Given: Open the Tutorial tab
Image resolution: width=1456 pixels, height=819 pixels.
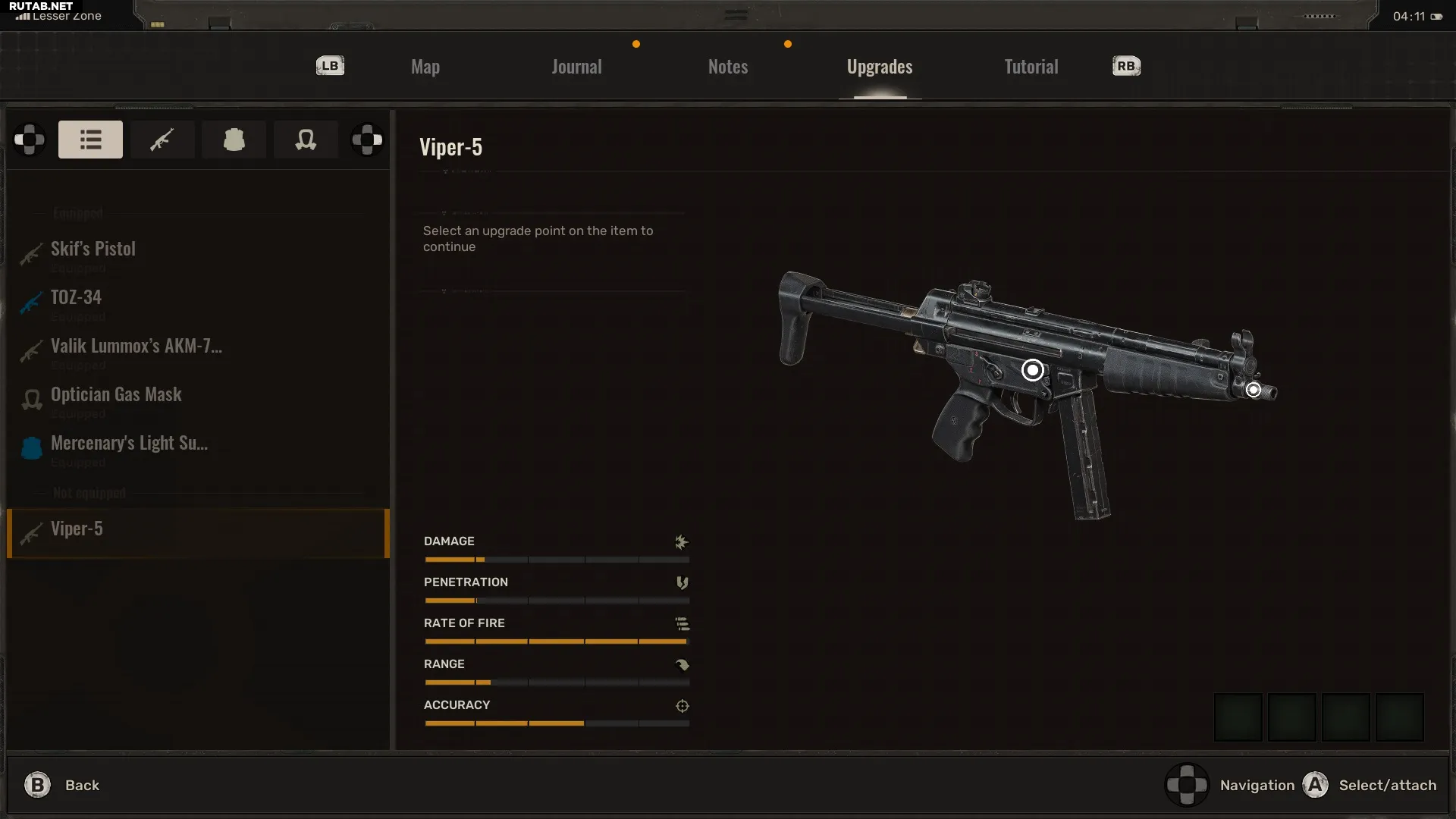Looking at the screenshot, I should tap(1031, 67).
